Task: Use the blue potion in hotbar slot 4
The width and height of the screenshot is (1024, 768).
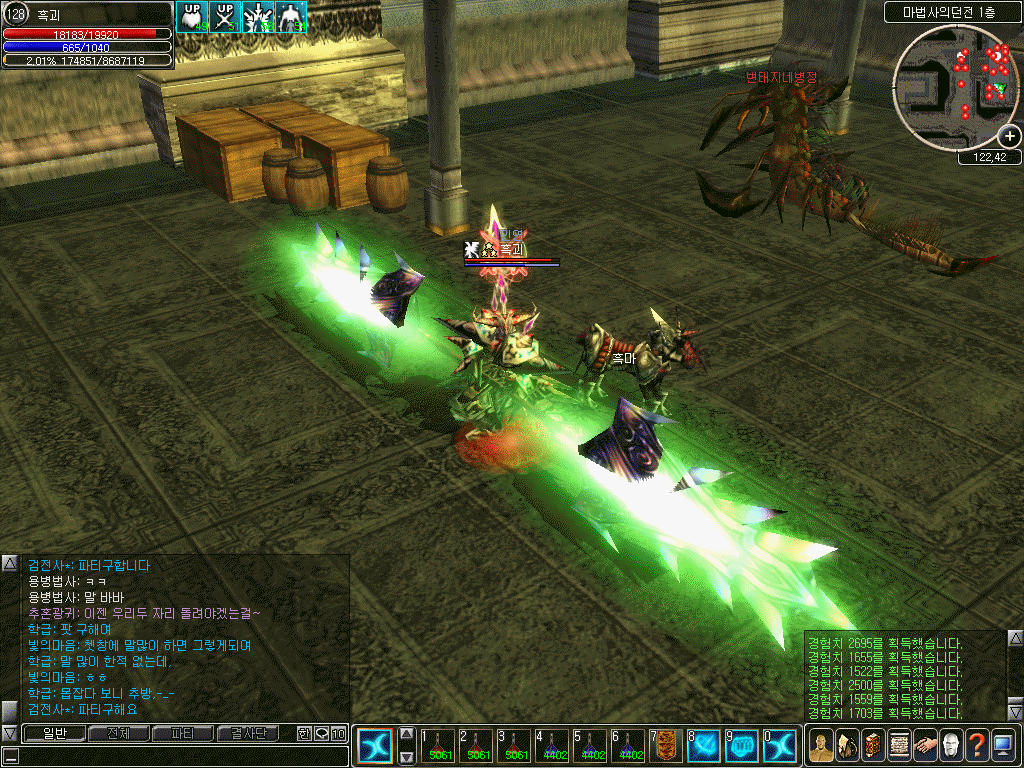Action: click(552, 745)
